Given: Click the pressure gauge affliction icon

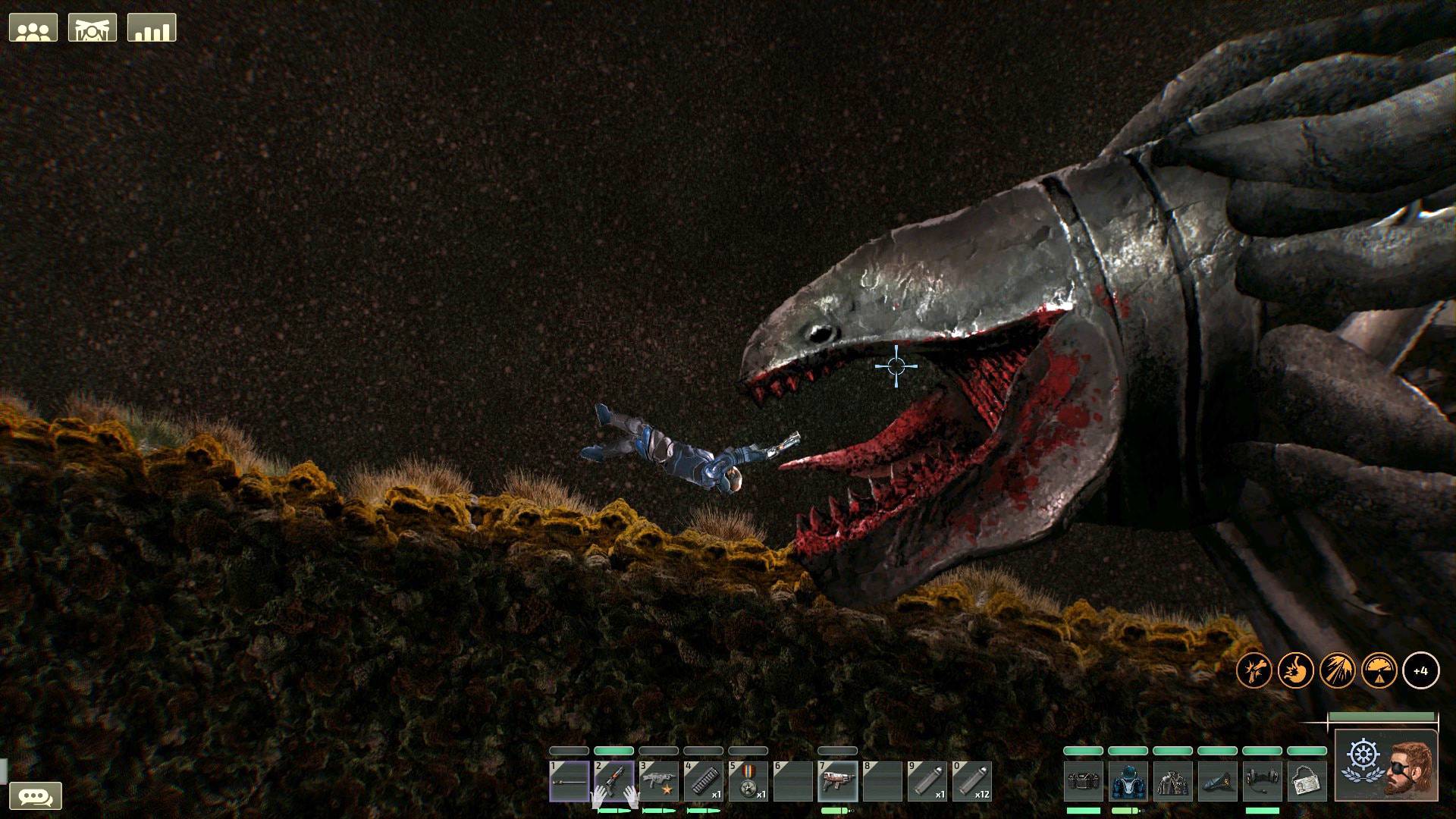Looking at the screenshot, I should click(x=1379, y=671).
